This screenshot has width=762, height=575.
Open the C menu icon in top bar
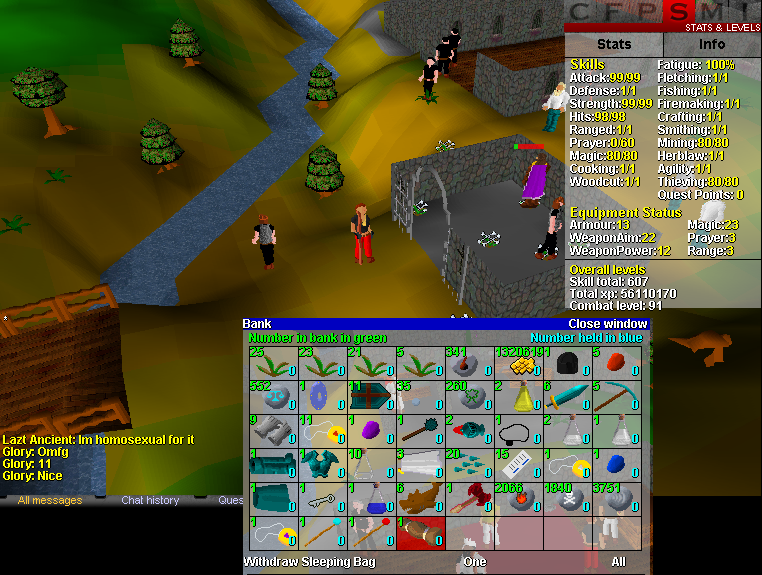point(583,12)
